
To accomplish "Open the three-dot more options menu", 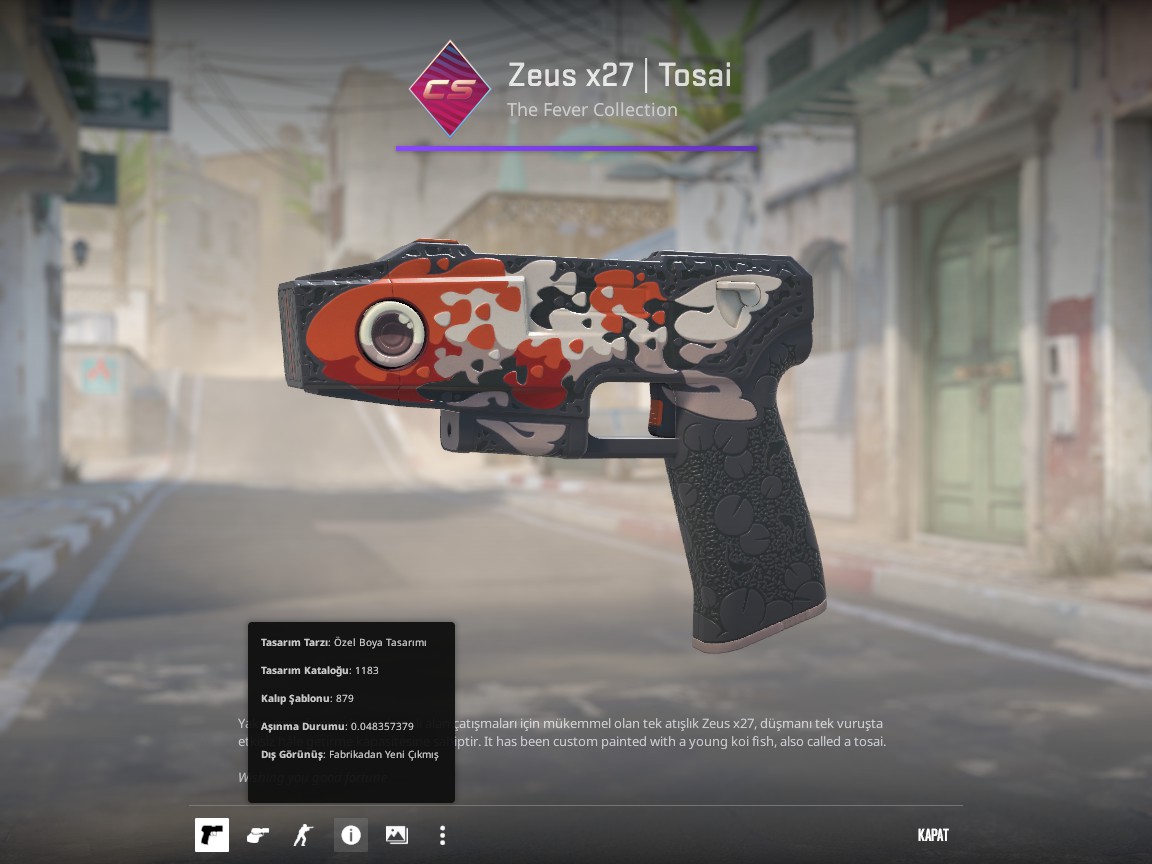I will 442,835.
